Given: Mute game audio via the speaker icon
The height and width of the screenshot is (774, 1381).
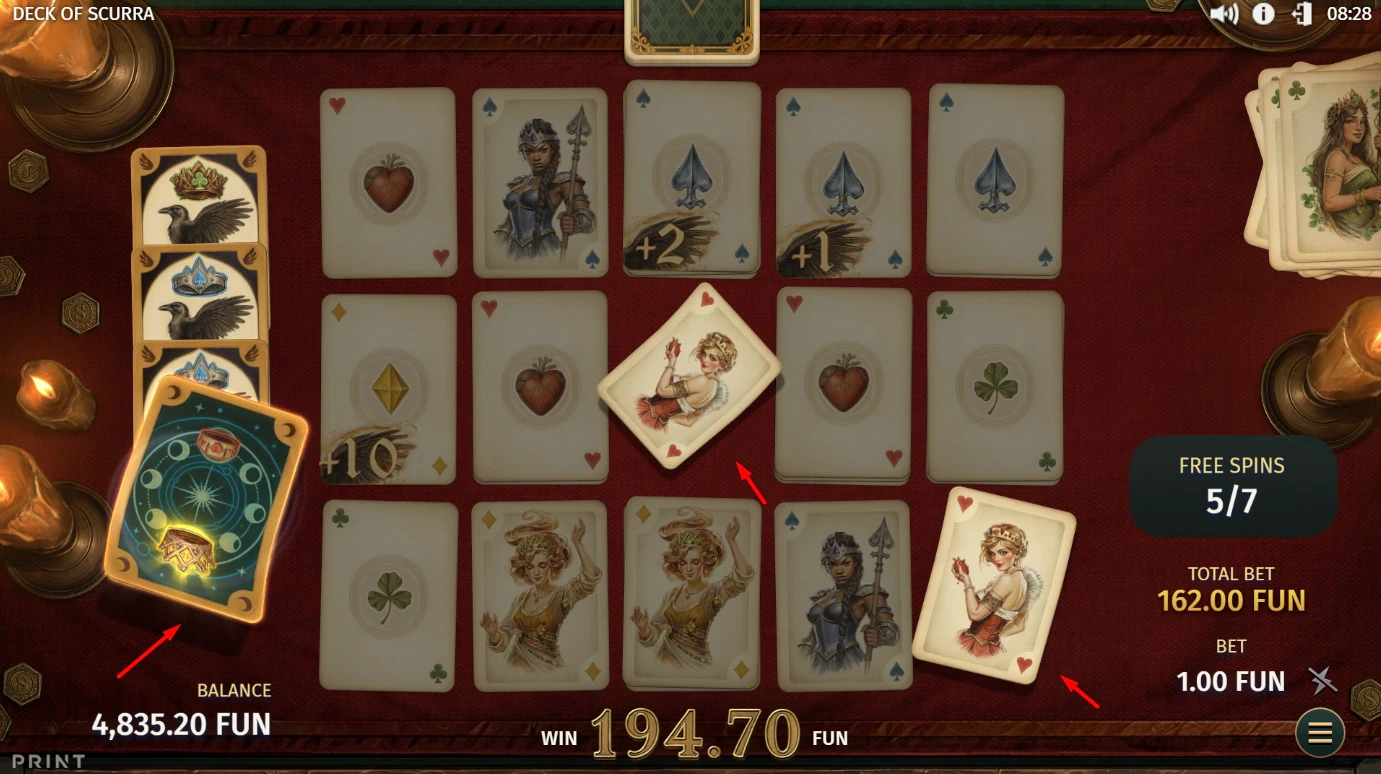Looking at the screenshot, I should tap(1223, 14).
